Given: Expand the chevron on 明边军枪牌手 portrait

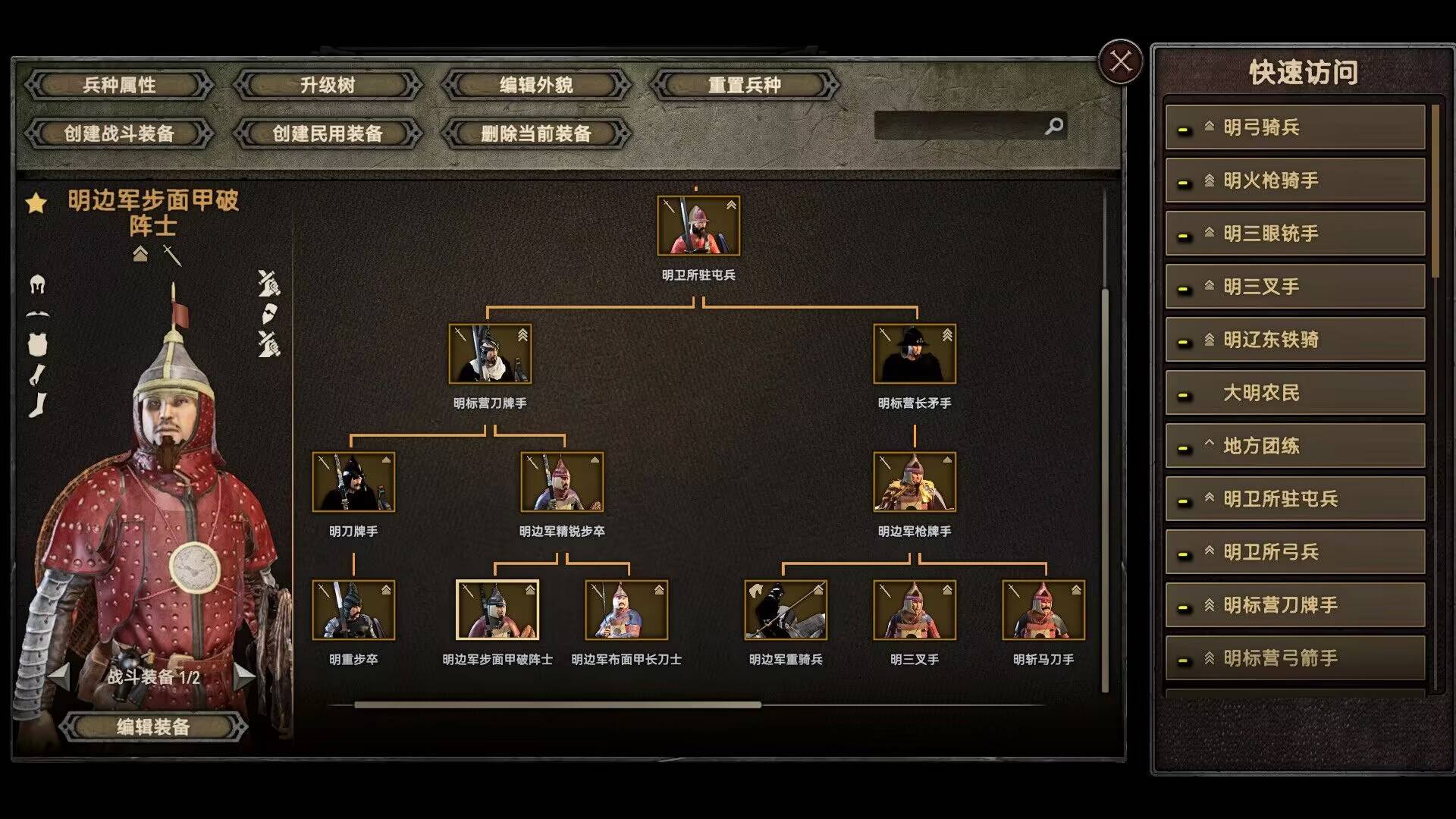Looking at the screenshot, I should tap(946, 461).
